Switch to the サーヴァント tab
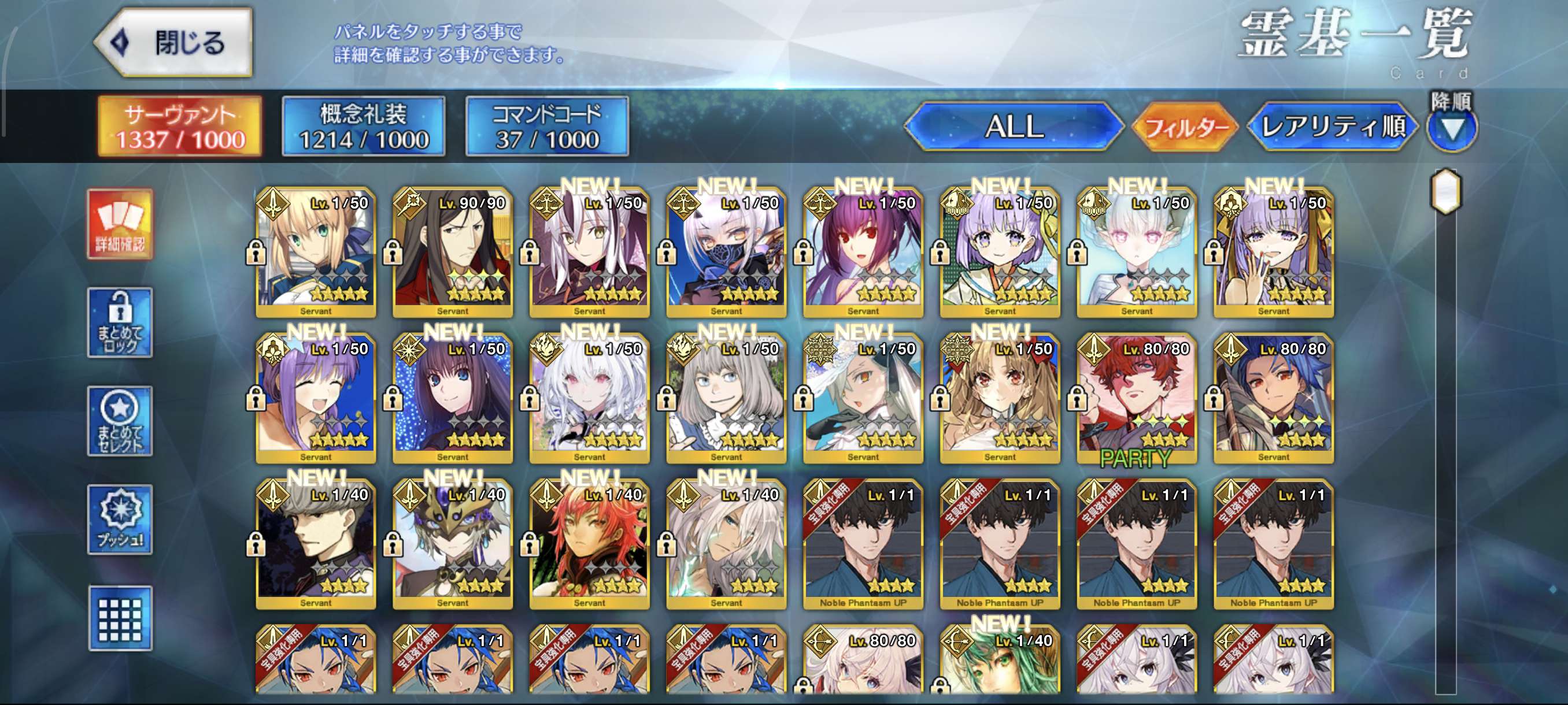The image size is (1568, 705). 180,126
